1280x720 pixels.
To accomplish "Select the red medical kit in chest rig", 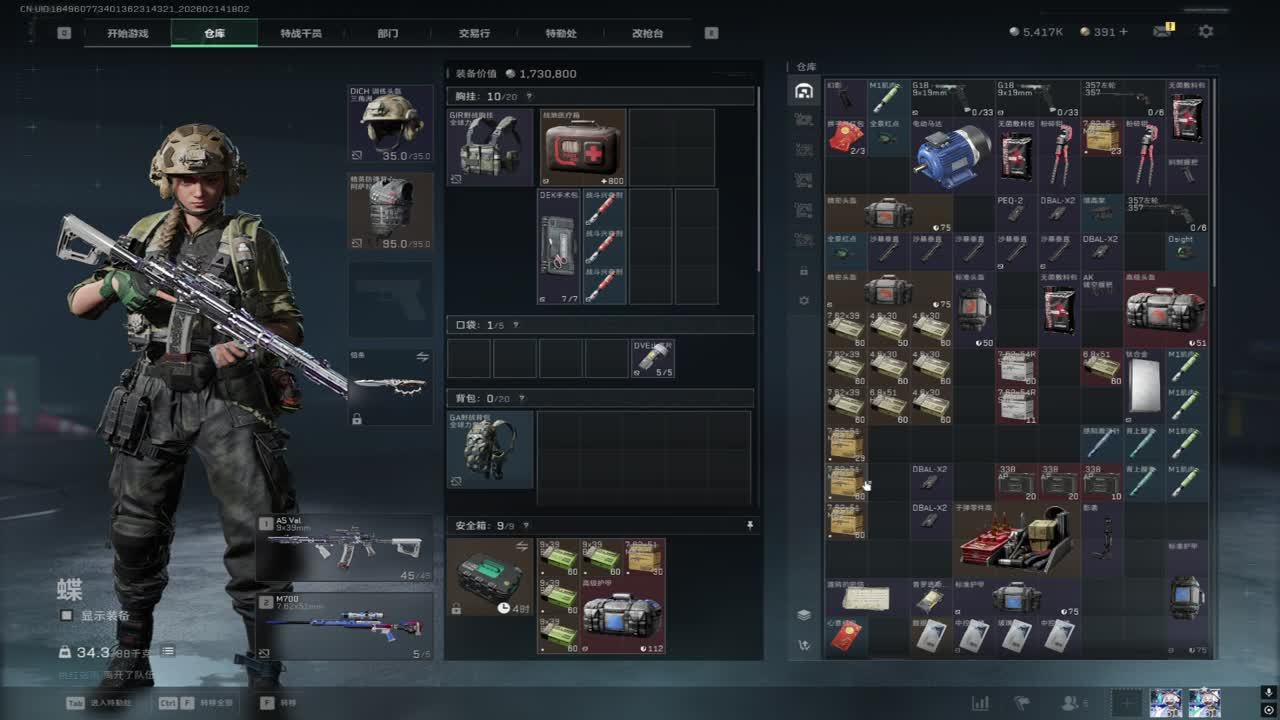I will (x=583, y=147).
